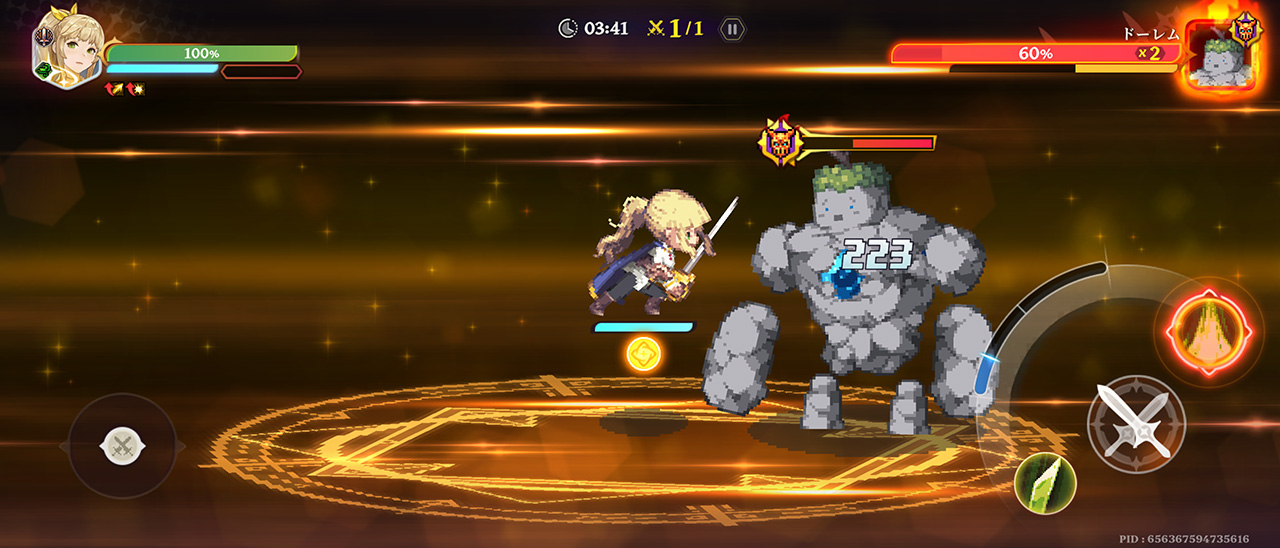Activate the flaming ultimate skill
Image resolution: width=1280 pixels, height=548 pixels.
click(1208, 333)
